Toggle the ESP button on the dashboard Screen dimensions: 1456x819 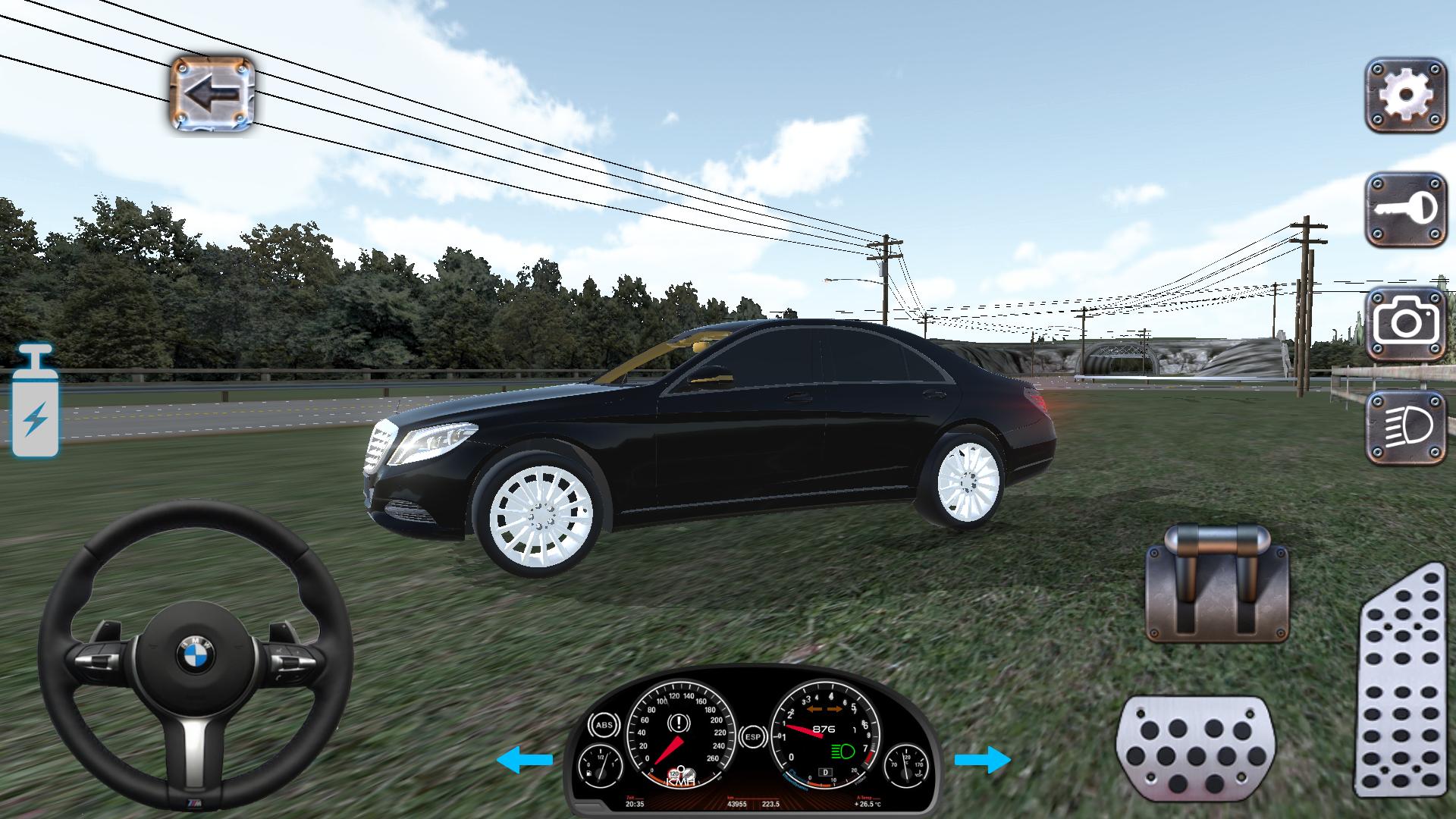pyautogui.click(x=753, y=737)
